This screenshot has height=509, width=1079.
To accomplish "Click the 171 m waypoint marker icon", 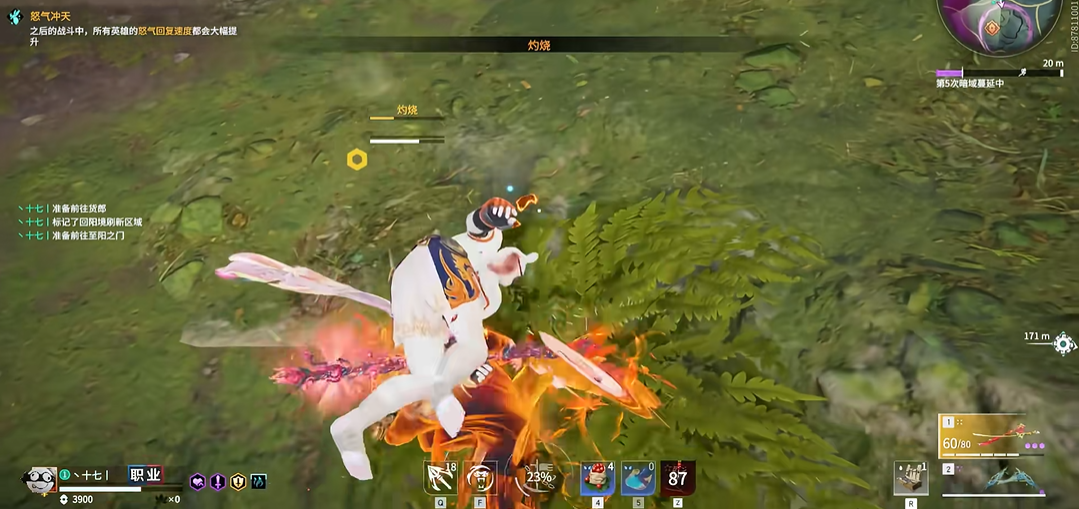I will pyautogui.click(x=1065, y=344).
